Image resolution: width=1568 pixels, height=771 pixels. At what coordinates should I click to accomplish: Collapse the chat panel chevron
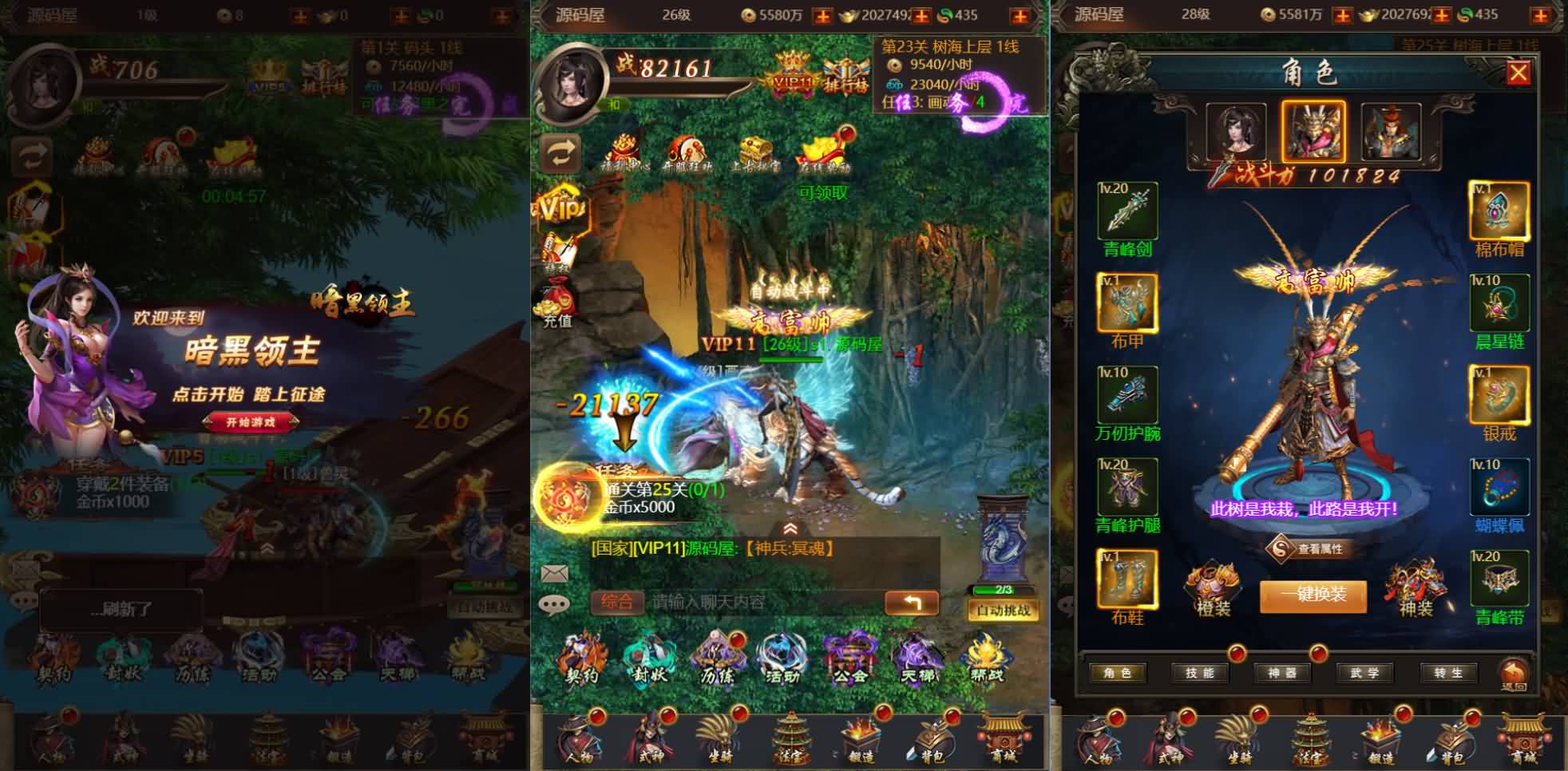click(790, 528)
